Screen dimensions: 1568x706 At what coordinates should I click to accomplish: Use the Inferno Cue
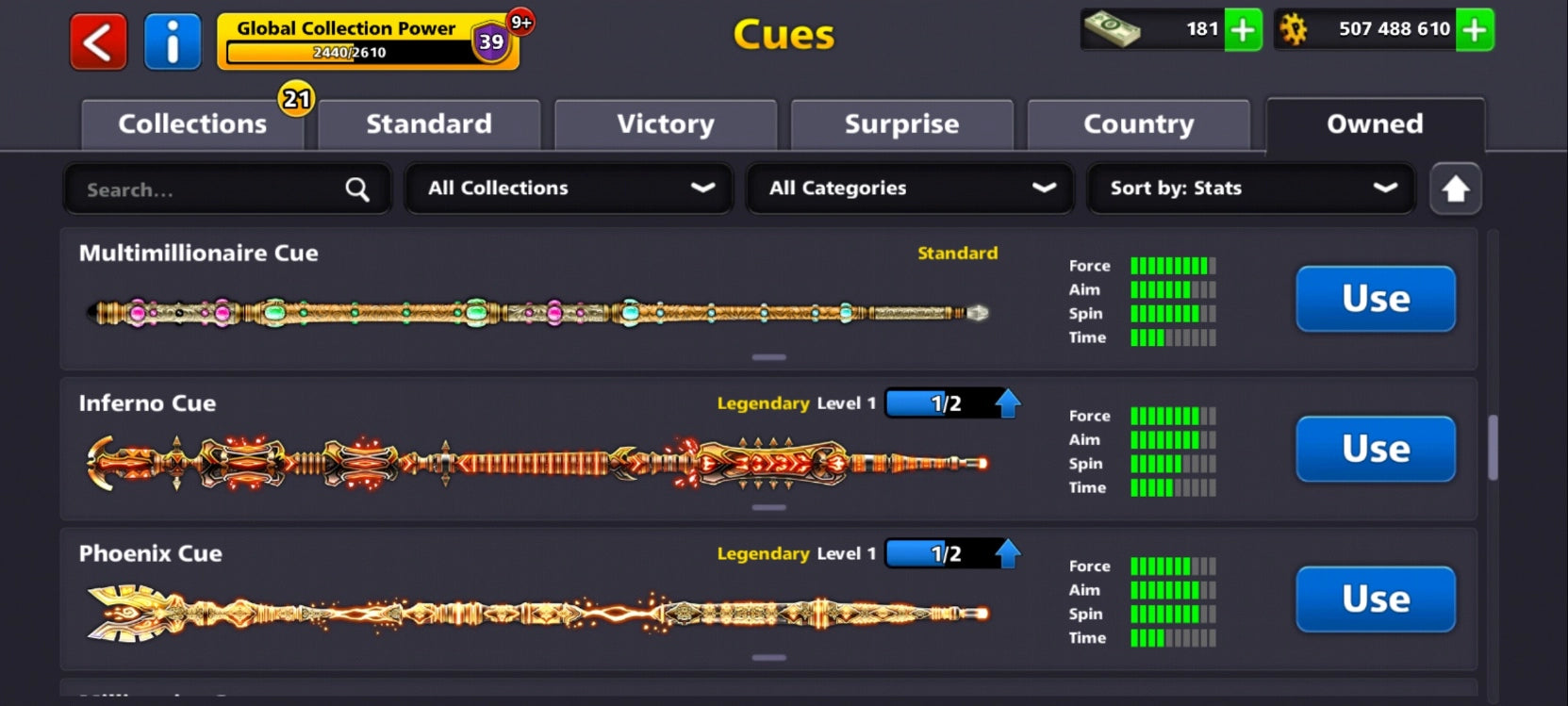pyautogui.click(x=1375, y=450)
